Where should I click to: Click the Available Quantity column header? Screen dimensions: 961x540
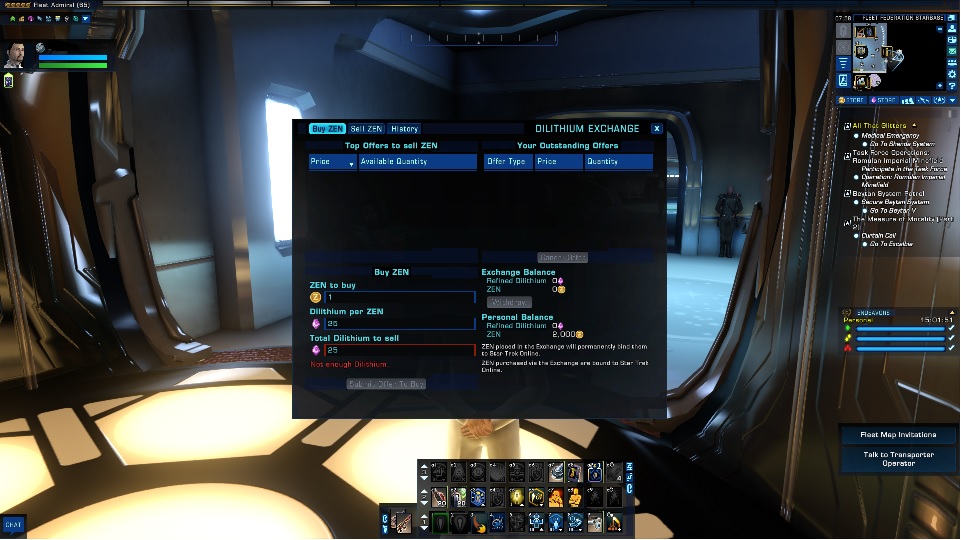click(x=417, y=161)
